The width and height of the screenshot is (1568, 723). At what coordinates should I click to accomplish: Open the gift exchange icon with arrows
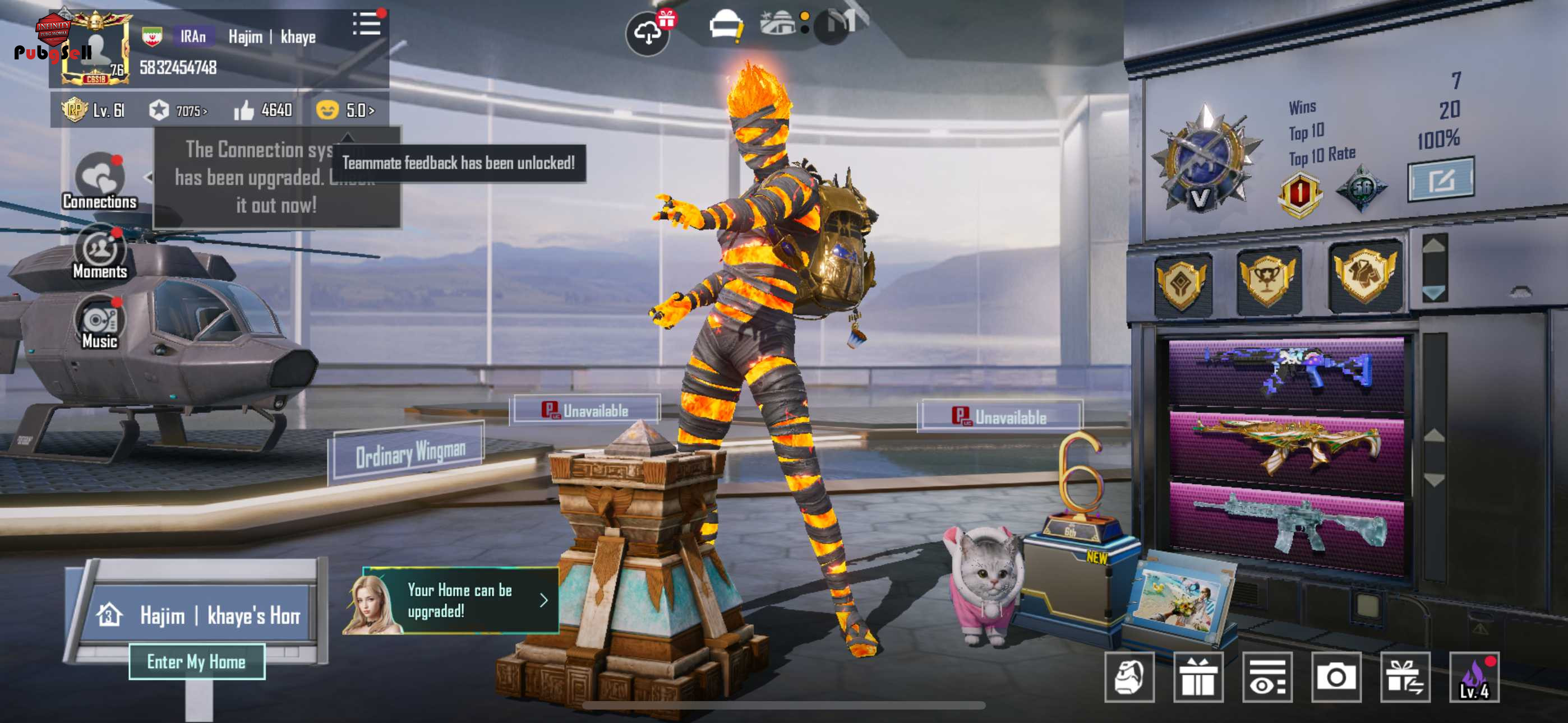pyautogui.click(x=1405, y=678)
